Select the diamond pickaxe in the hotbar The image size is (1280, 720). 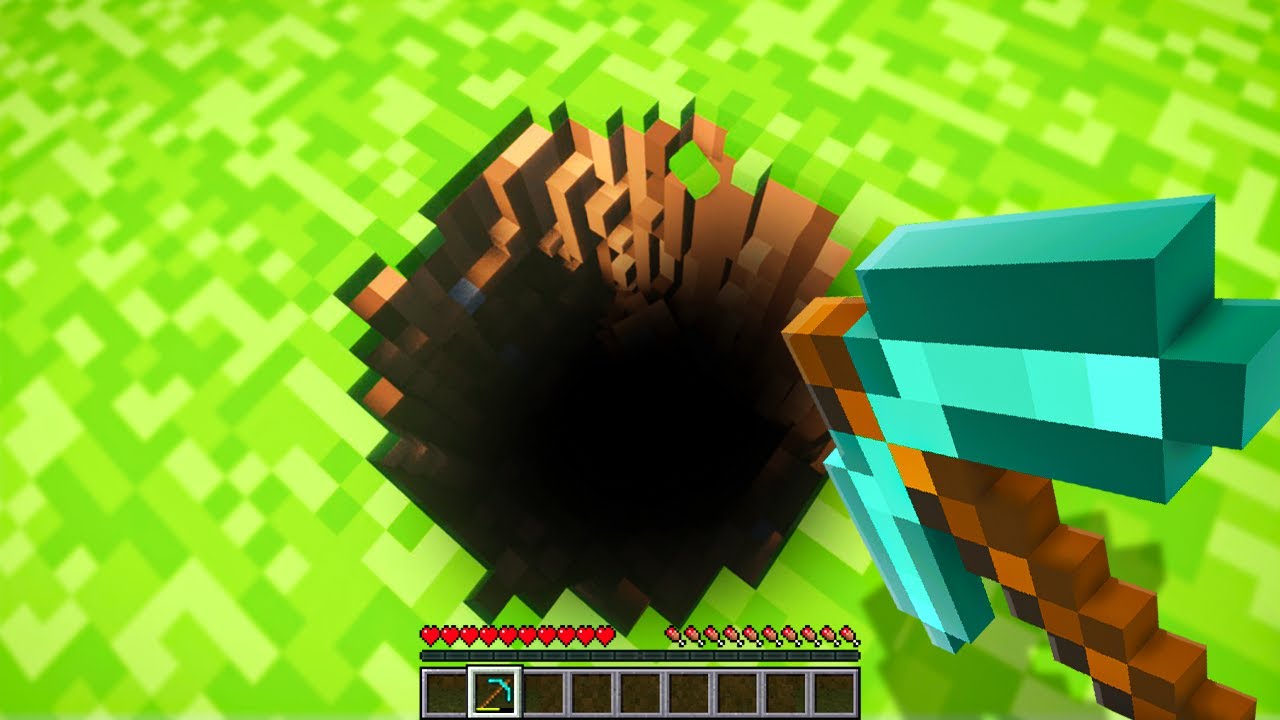pyautogui.click(x=494, y=690)
